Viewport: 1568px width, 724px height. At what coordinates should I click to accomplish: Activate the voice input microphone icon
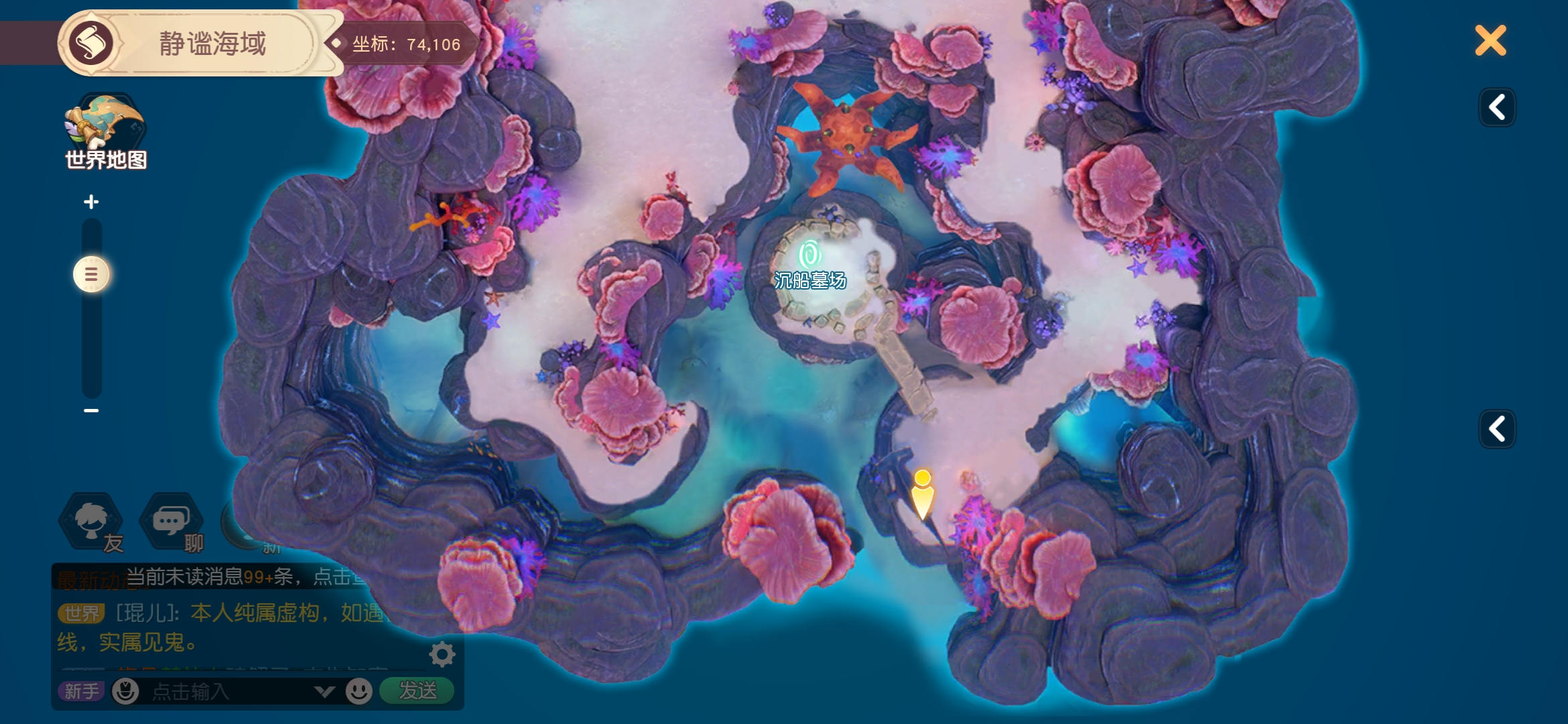point(125,691)
